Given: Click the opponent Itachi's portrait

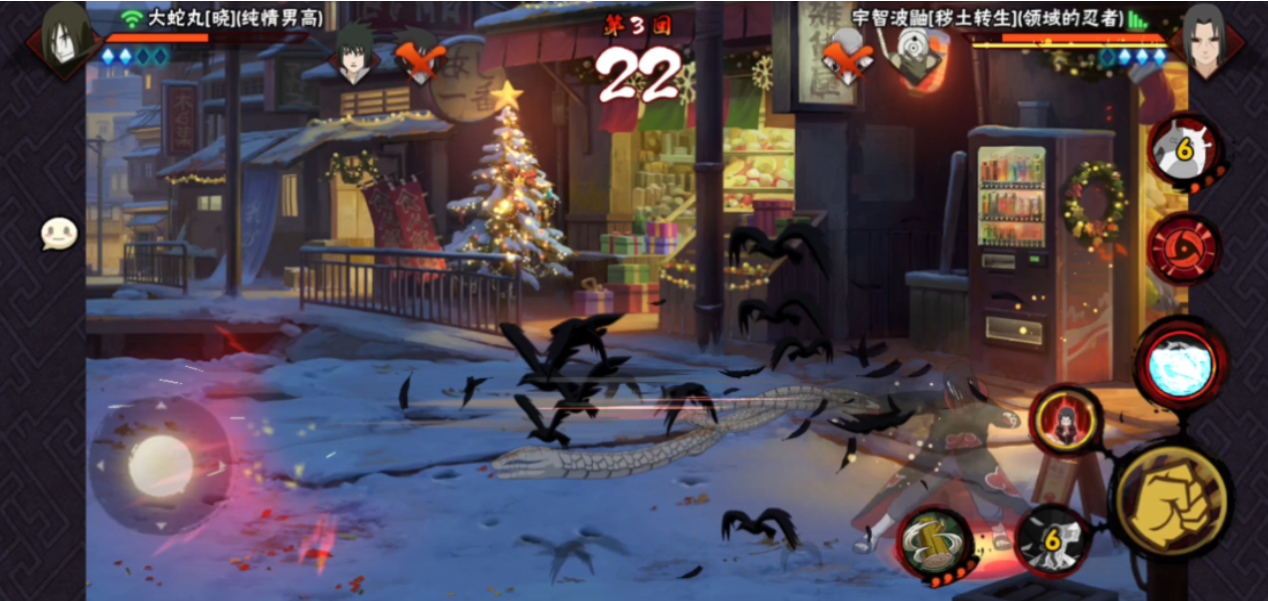Looking at the screenshot, I should pos(1203,39).
